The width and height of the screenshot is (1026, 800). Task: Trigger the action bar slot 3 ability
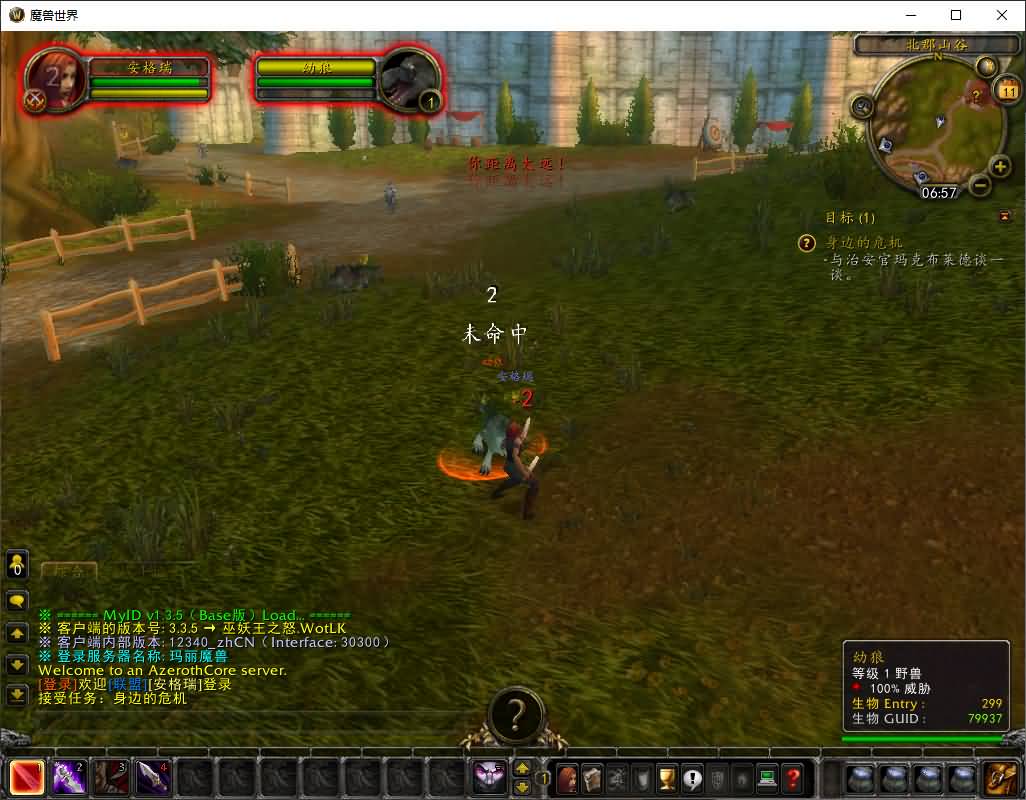(x=111, y=777)
